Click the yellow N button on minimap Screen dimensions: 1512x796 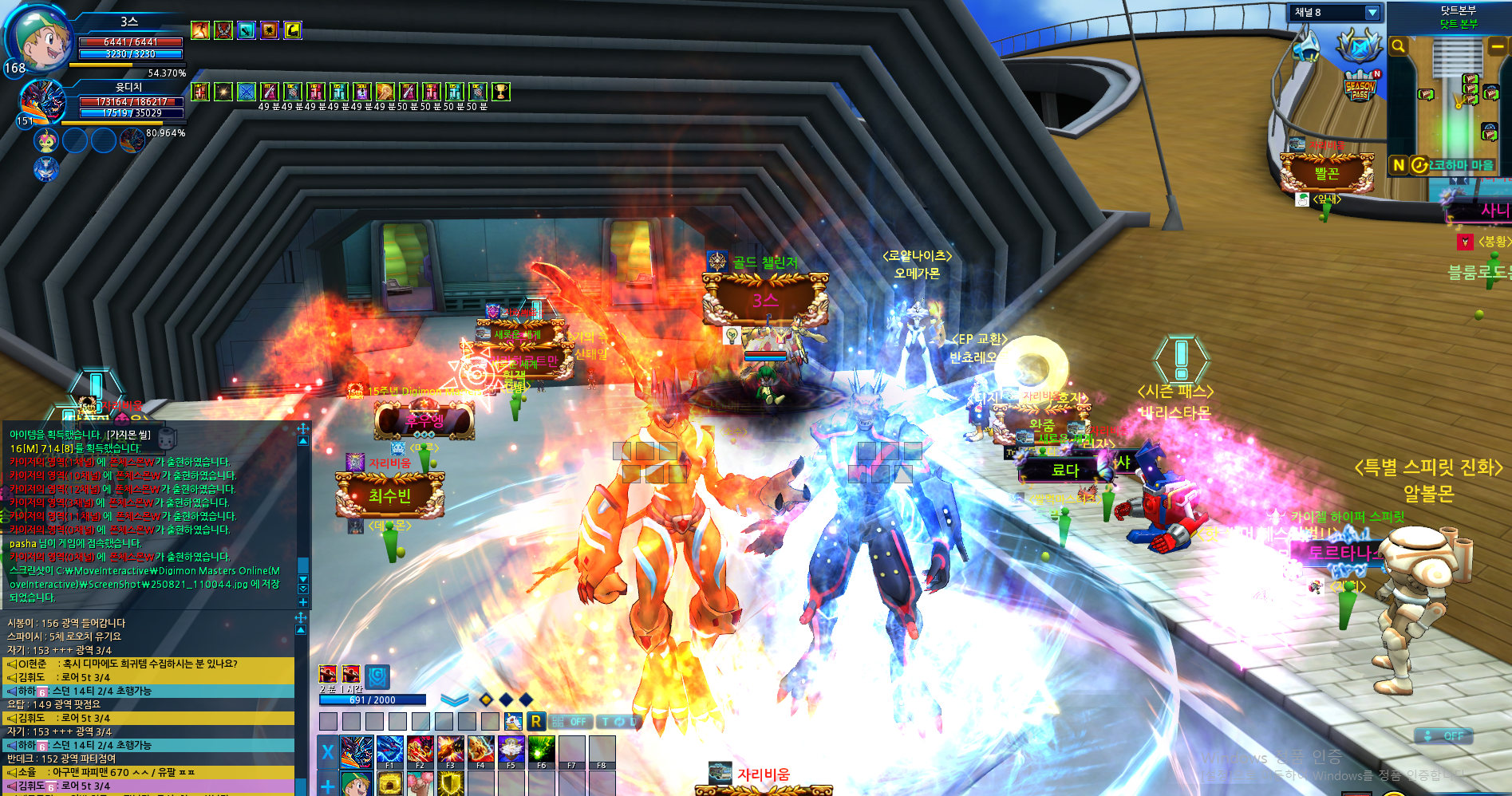[x=1398, y=165]
